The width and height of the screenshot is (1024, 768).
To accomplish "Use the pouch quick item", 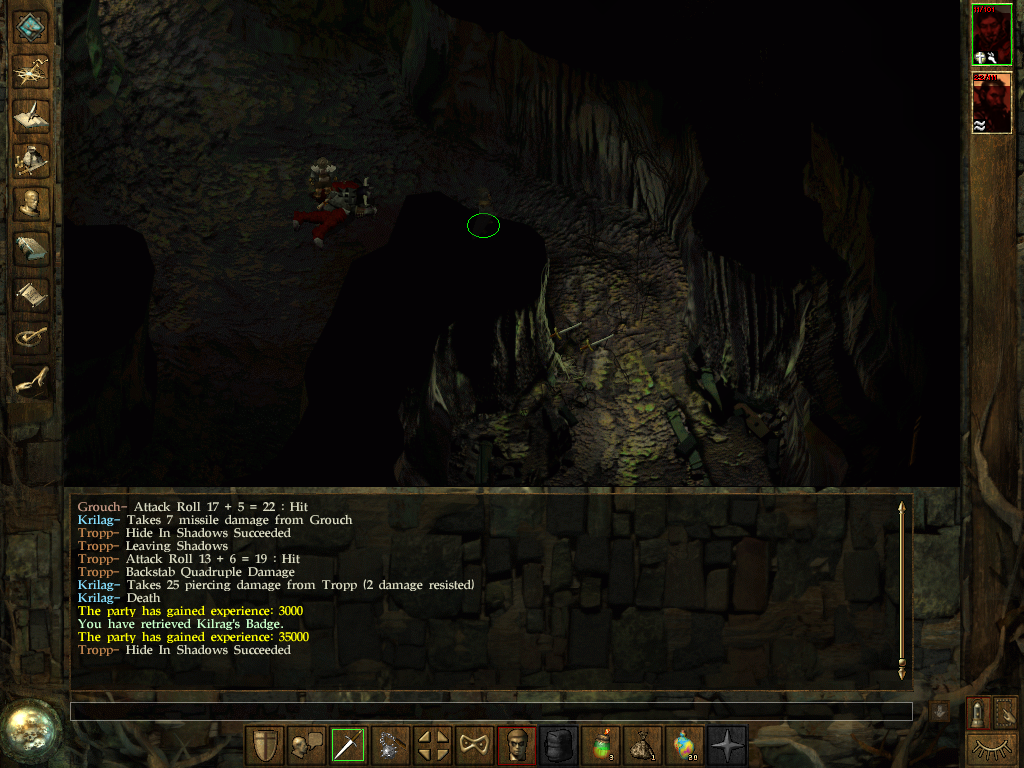I will click(642, 745).
